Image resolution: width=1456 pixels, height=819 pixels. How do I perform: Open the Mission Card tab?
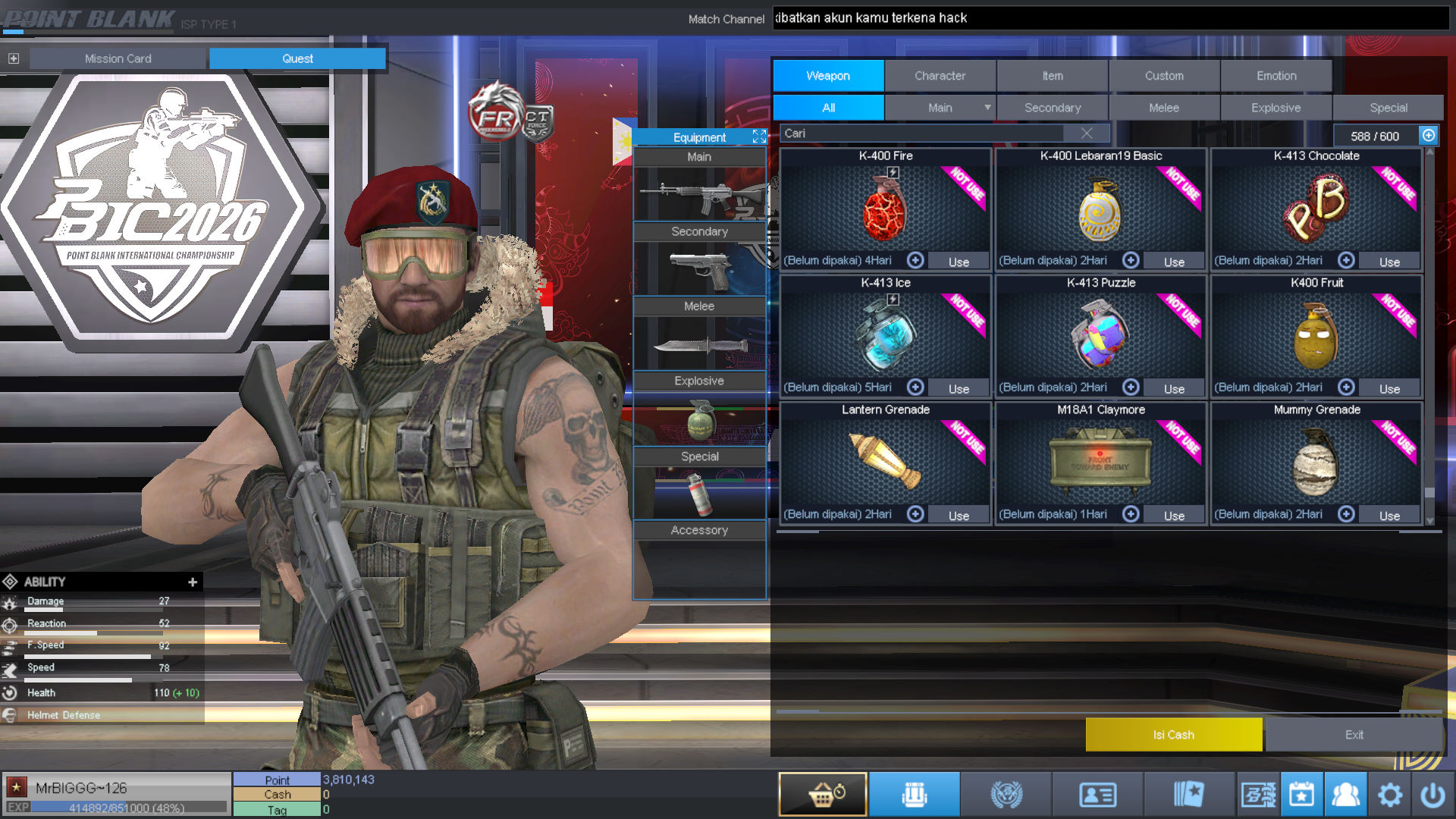point(118,58)
